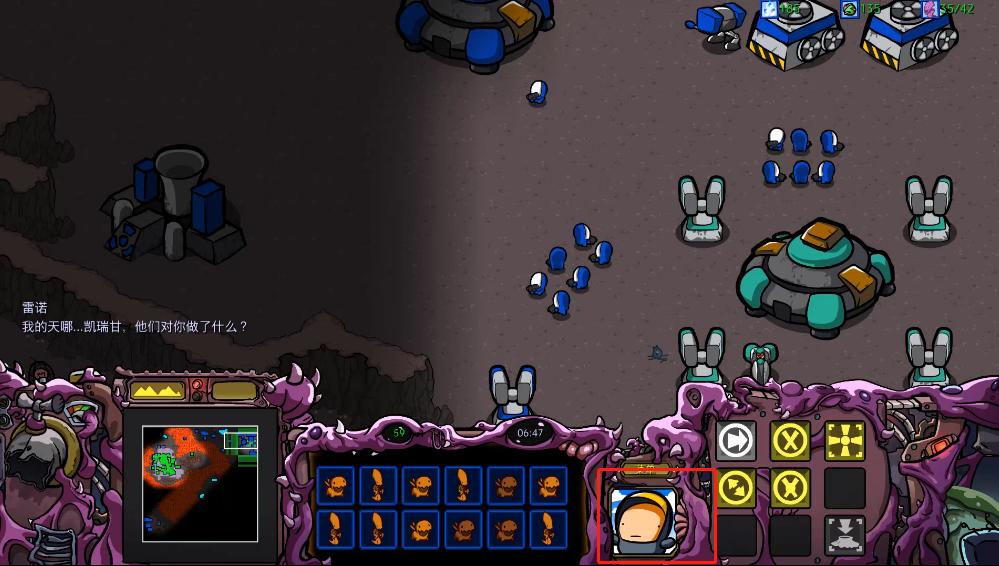
Task: Activate the Stop command
Action: [x=789, y=441]
